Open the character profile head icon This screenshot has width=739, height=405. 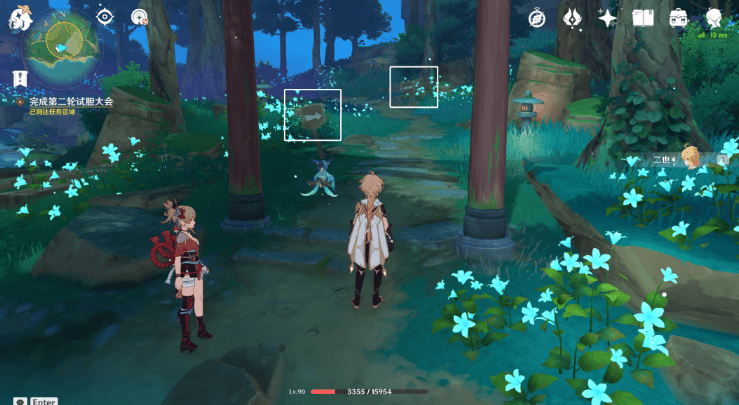[x=714, y=18]
